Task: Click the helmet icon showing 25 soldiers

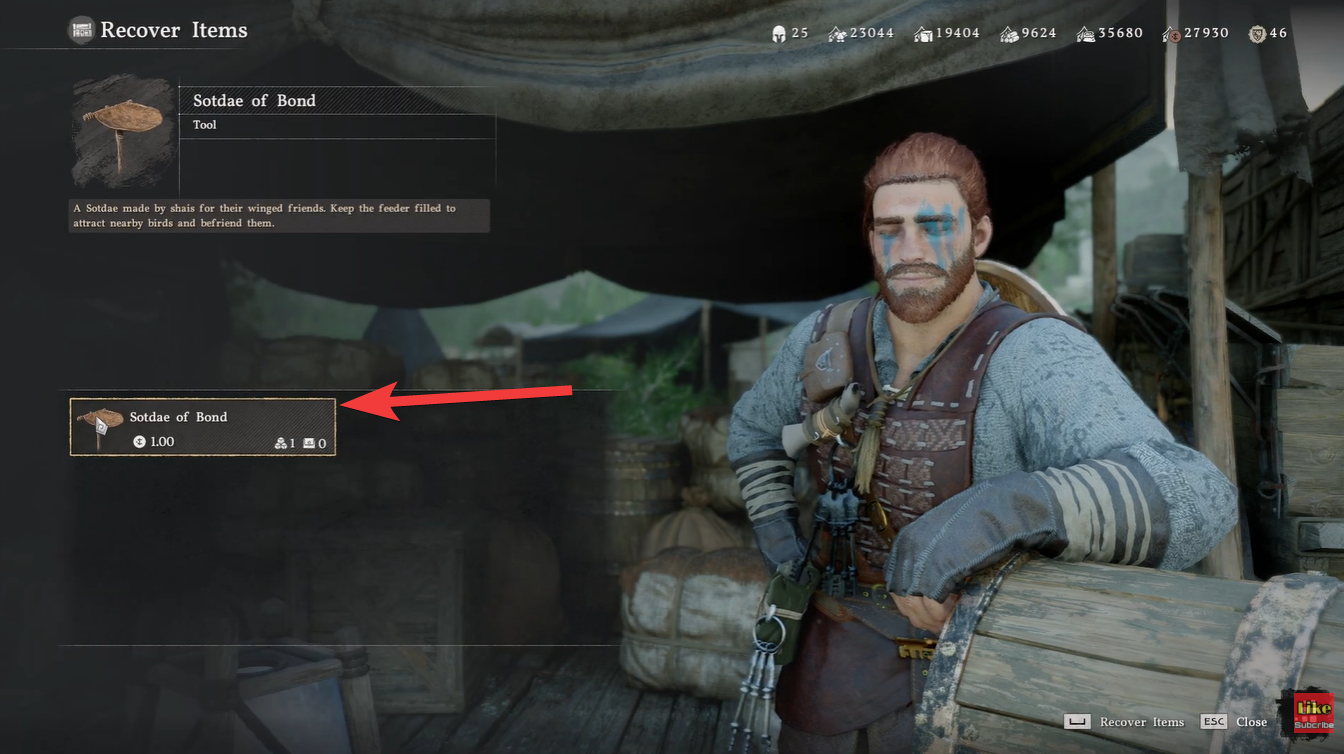Action: (777, 33)
